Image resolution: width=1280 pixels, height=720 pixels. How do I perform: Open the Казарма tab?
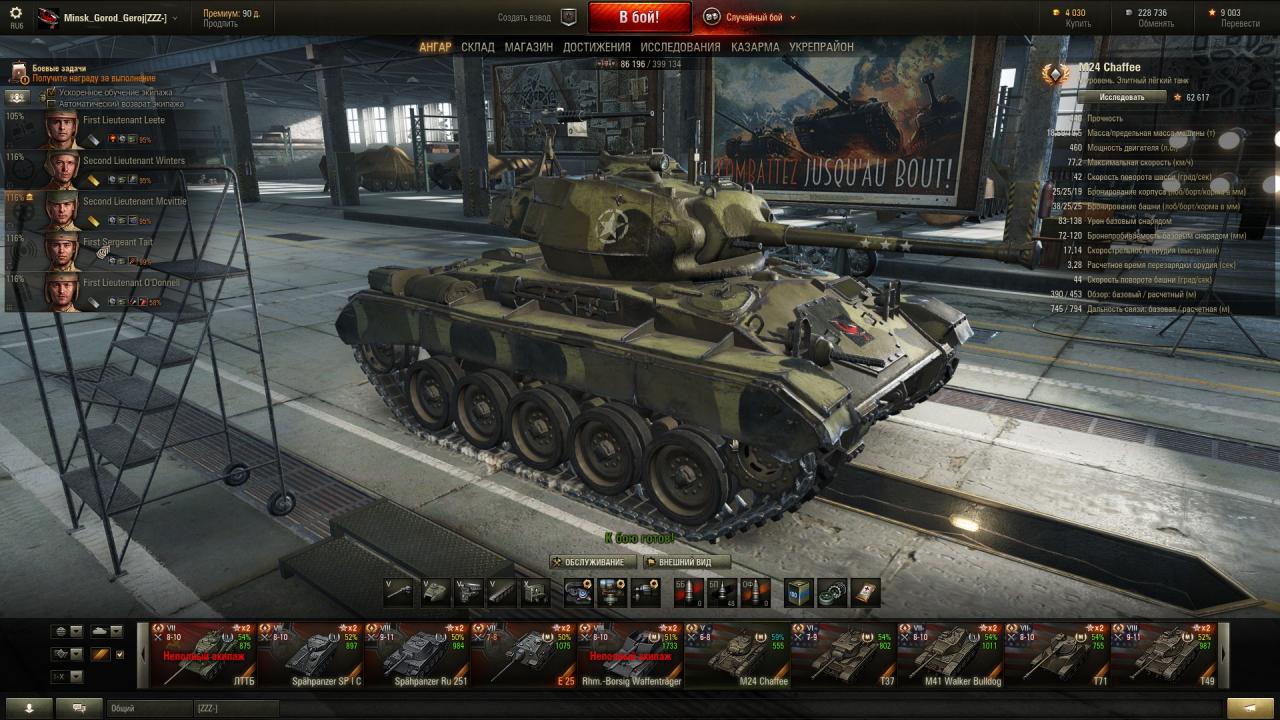click(x=755, y=47)
